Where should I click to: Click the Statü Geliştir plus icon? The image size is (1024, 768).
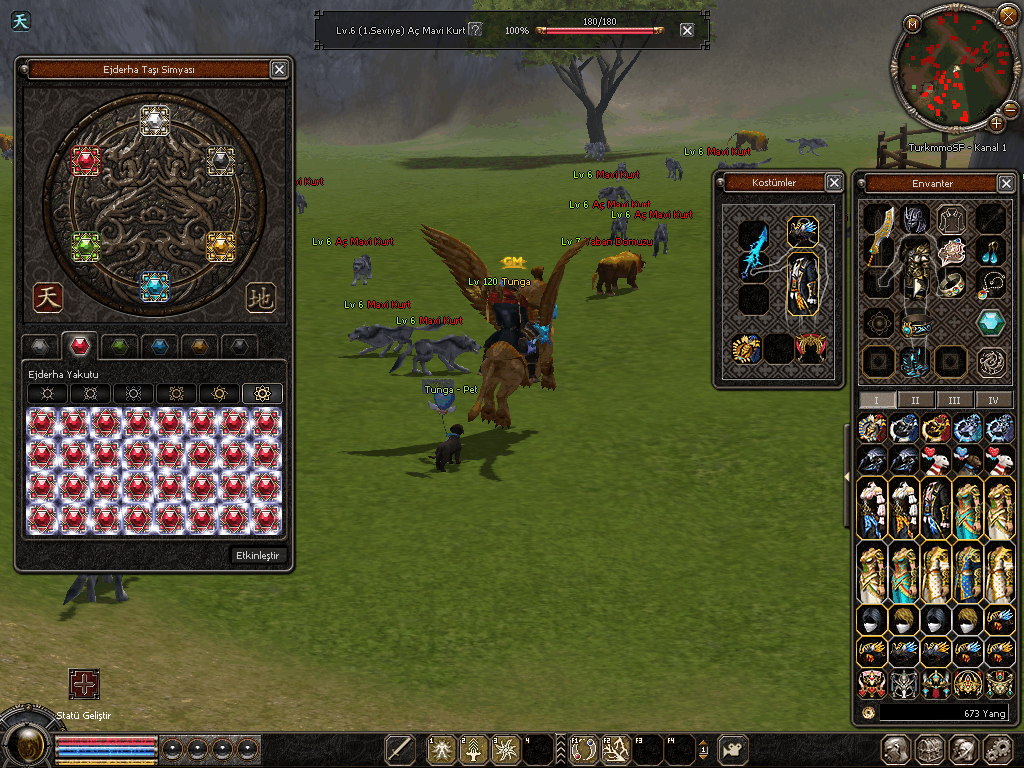tap(84, 684)
